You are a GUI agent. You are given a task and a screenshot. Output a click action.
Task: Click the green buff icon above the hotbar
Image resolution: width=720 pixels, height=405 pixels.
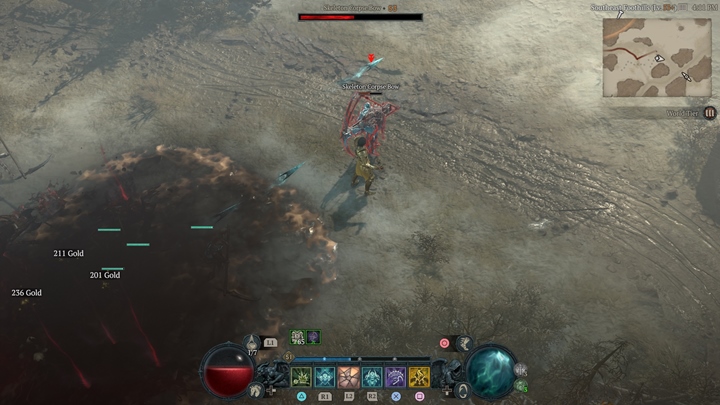(x=298, y=338)
